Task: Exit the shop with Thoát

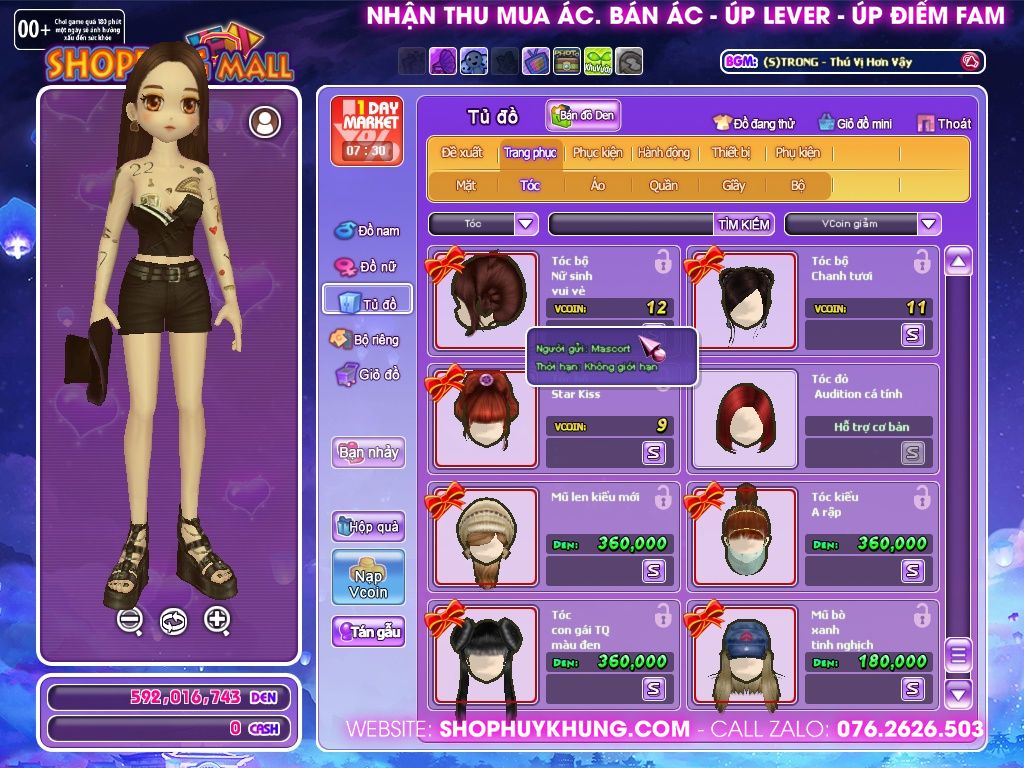Action: click(x=944, y=123)
